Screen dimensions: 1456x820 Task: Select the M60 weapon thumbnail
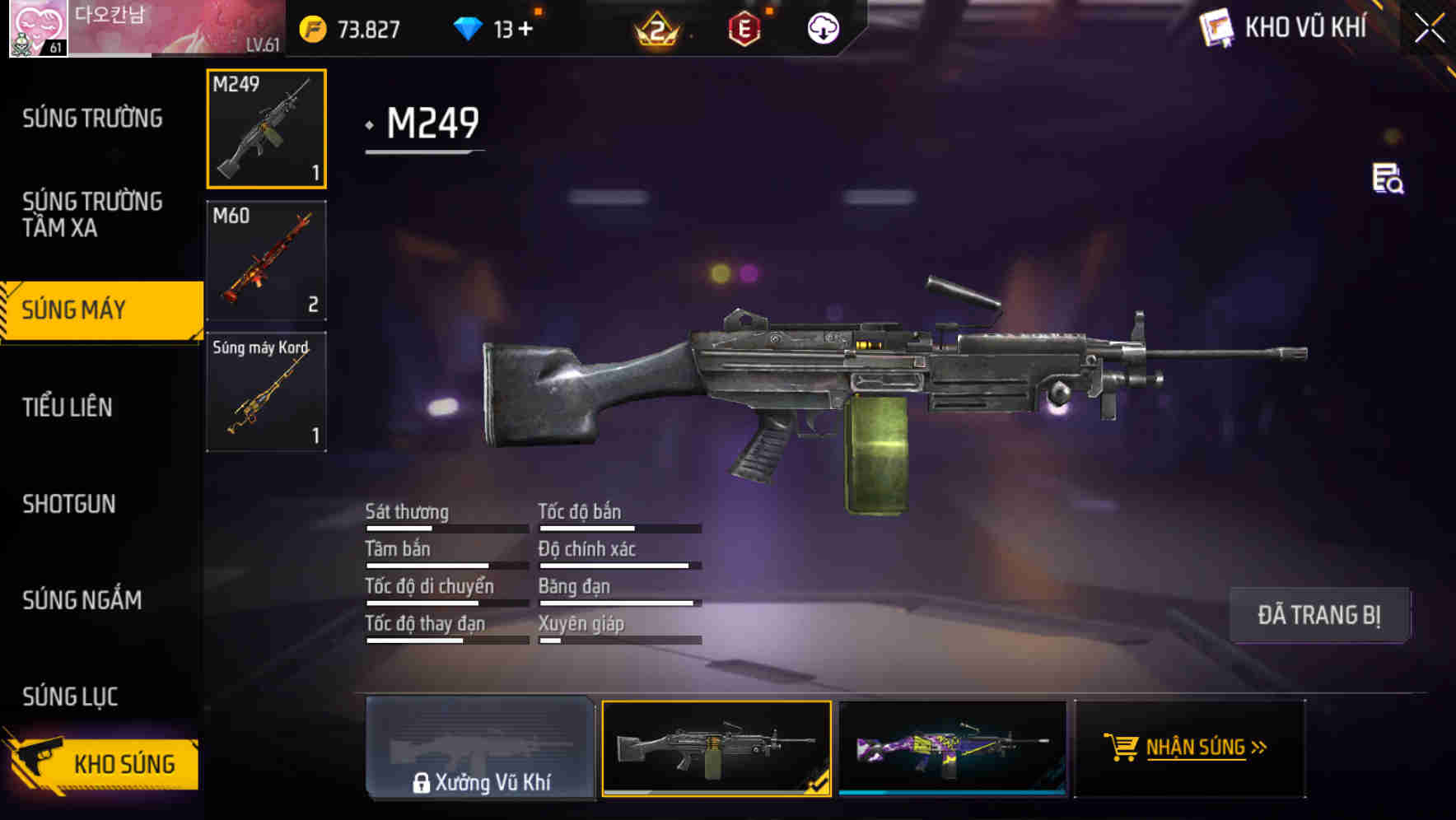(265, 259)
